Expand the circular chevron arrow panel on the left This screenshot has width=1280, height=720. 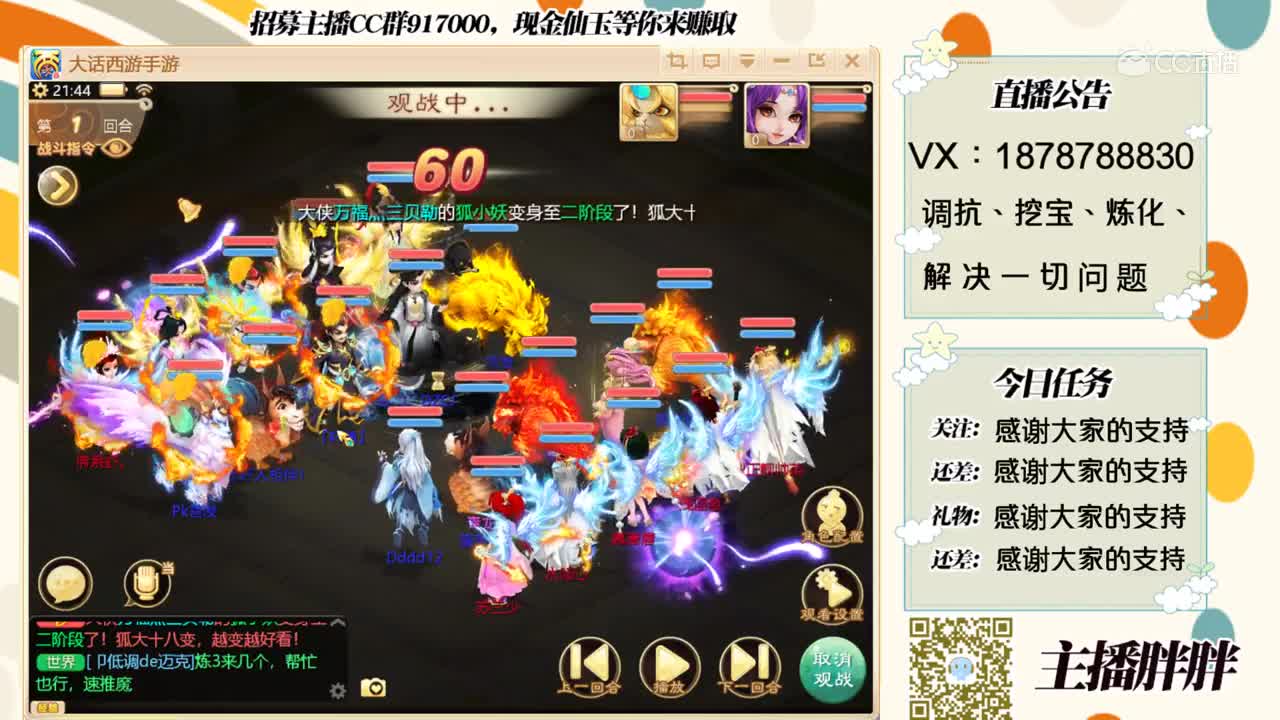point(57,183)
